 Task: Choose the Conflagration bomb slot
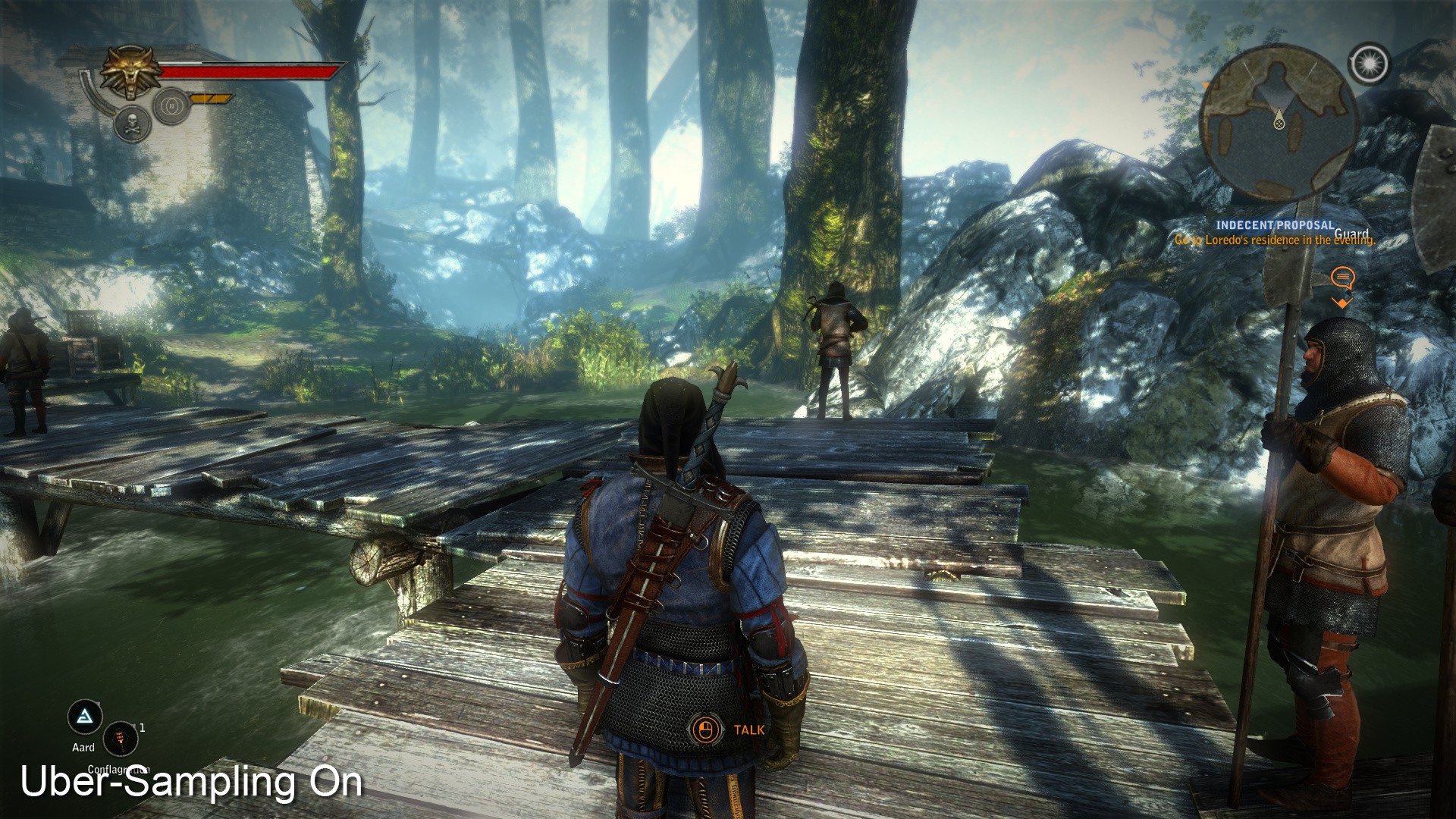click(x=120, y=738)
